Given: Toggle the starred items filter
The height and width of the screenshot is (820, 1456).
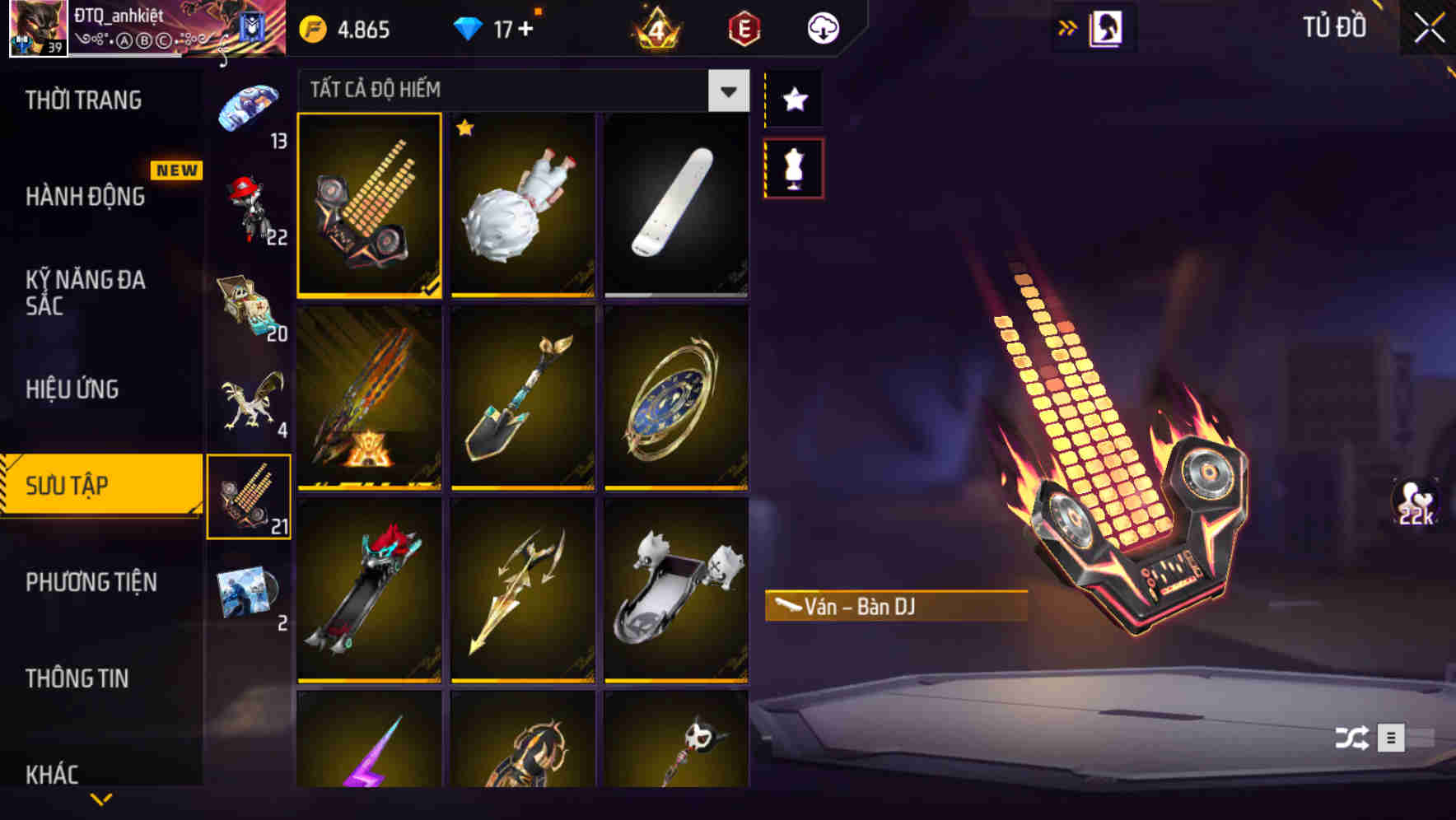Looking at the screenshot, I should click(x=793, y=99).
